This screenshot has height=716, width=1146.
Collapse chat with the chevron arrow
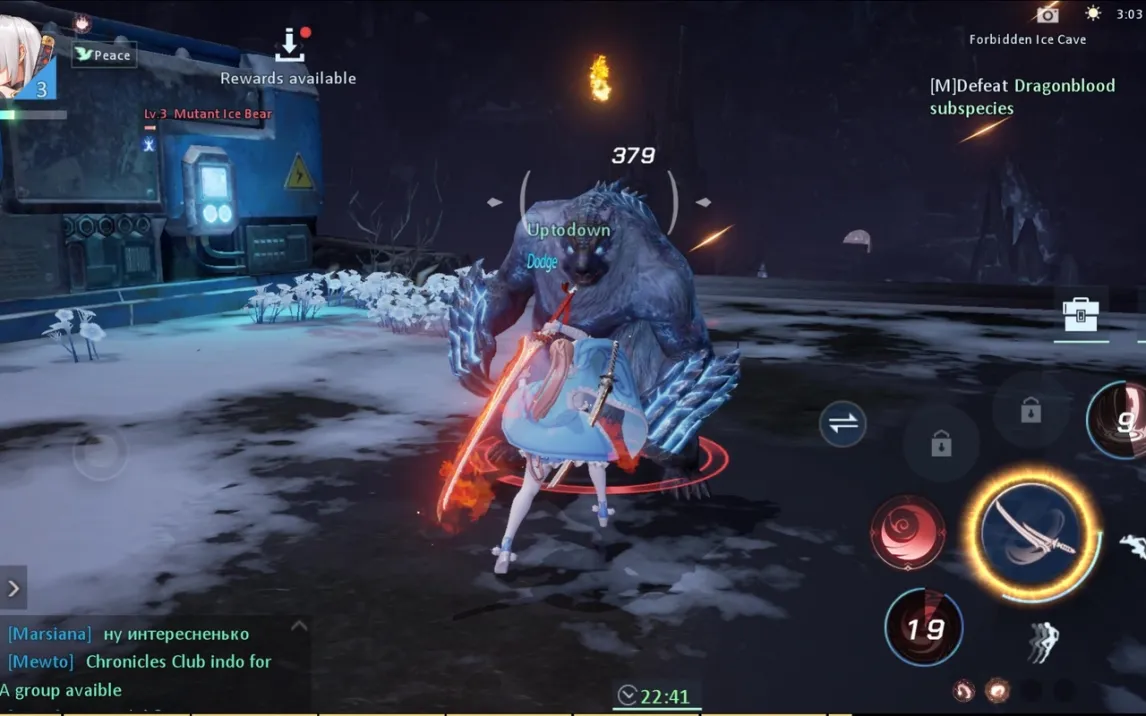point(298,626)
